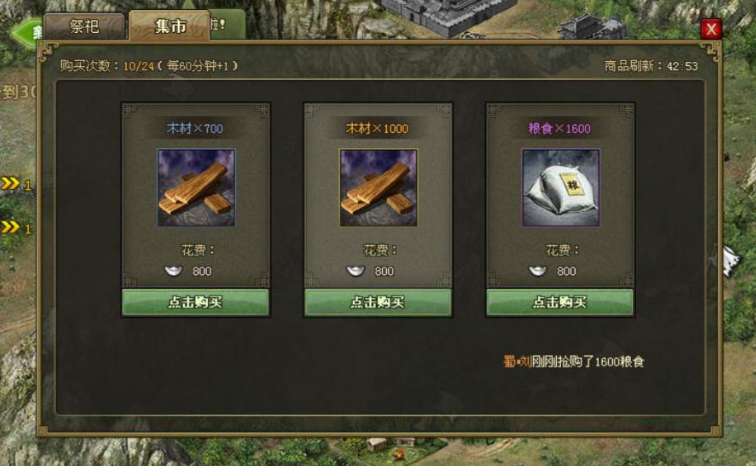The image size is (756, 466).
Task: Click 点击购买 under 粮食×1600
Action: (560, 303)
